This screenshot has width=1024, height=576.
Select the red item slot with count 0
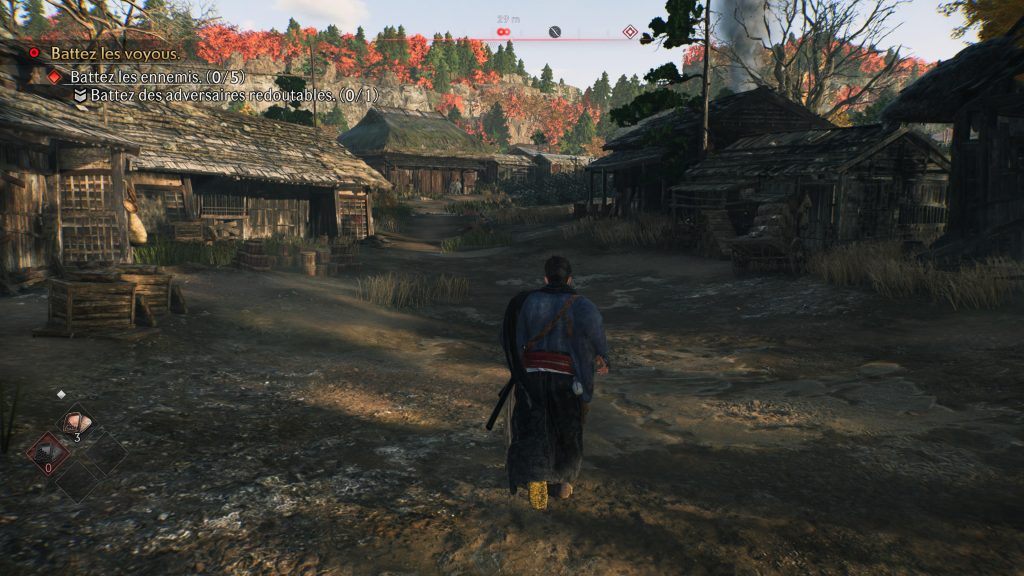point(47,453)
